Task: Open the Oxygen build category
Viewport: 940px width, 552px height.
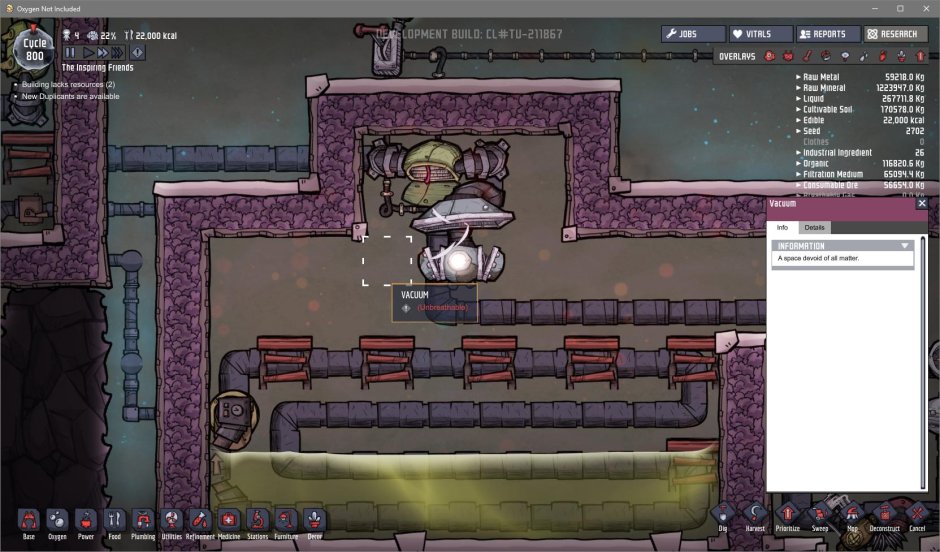Action: click(57, 521)
